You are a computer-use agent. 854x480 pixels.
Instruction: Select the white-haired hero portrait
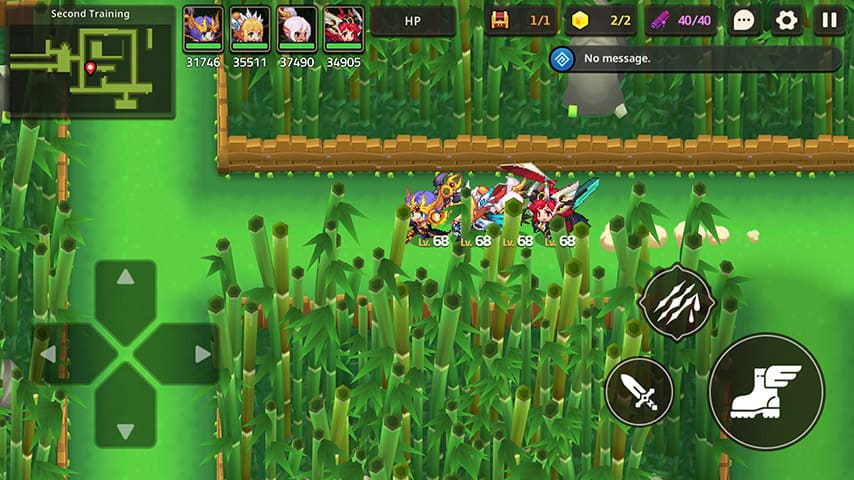(297, 28)
